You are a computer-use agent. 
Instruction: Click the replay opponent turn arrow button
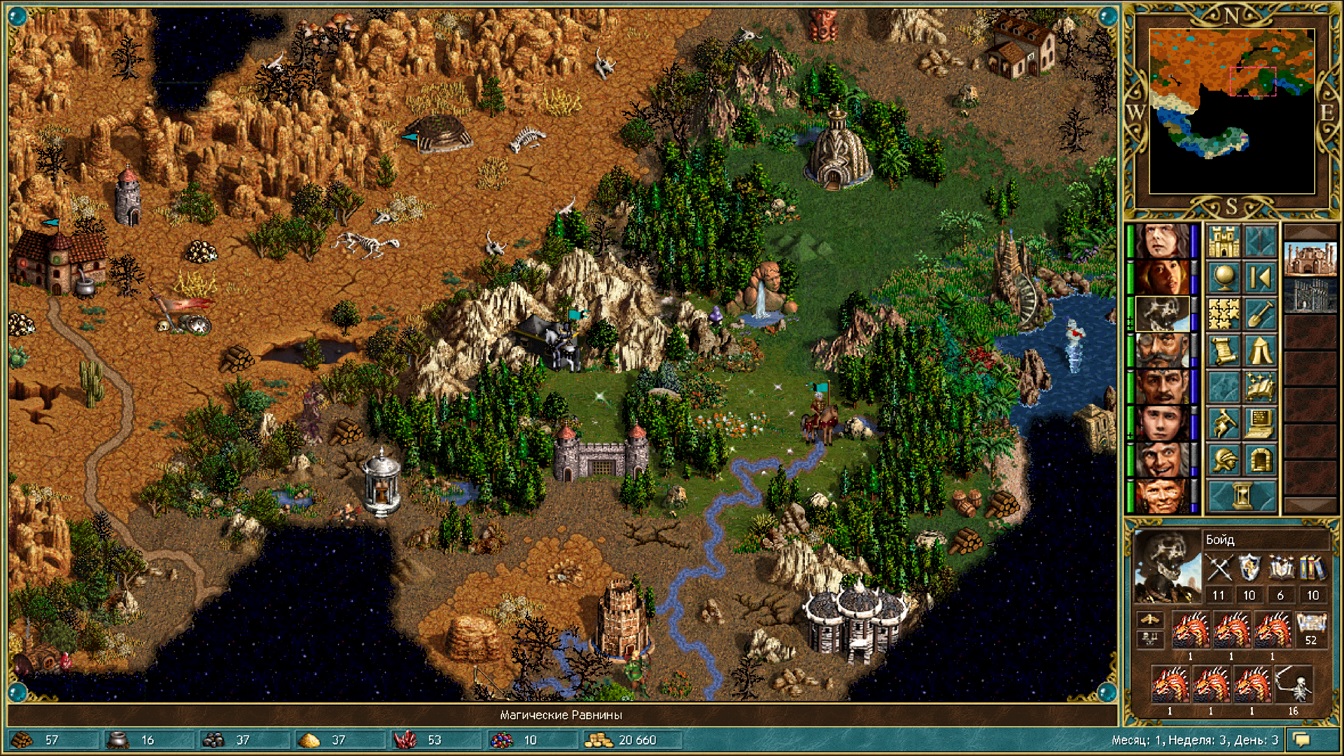[x=1260, y=277]
